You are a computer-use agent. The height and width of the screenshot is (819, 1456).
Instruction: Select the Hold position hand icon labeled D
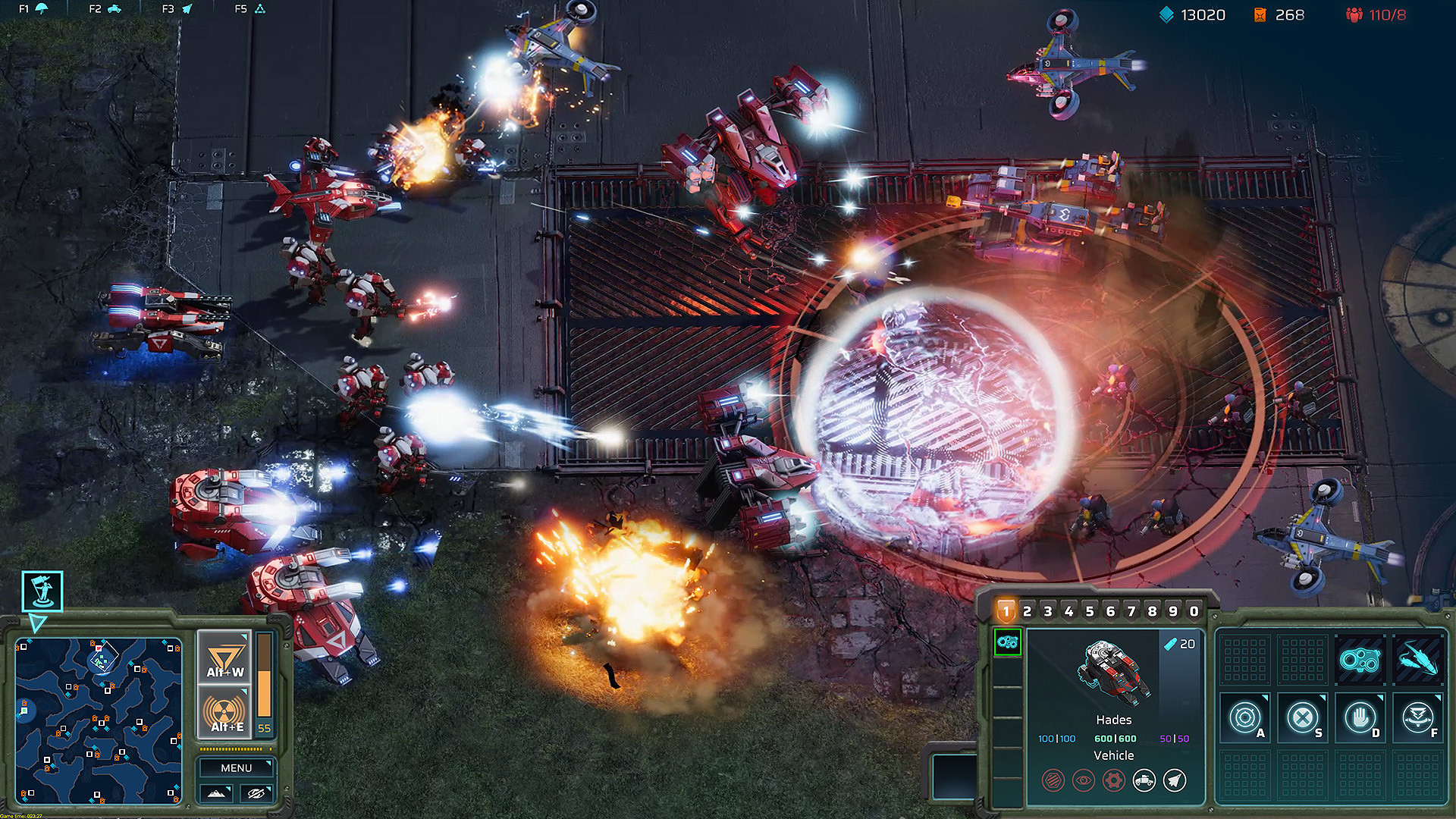click(x=1361, y=718)
